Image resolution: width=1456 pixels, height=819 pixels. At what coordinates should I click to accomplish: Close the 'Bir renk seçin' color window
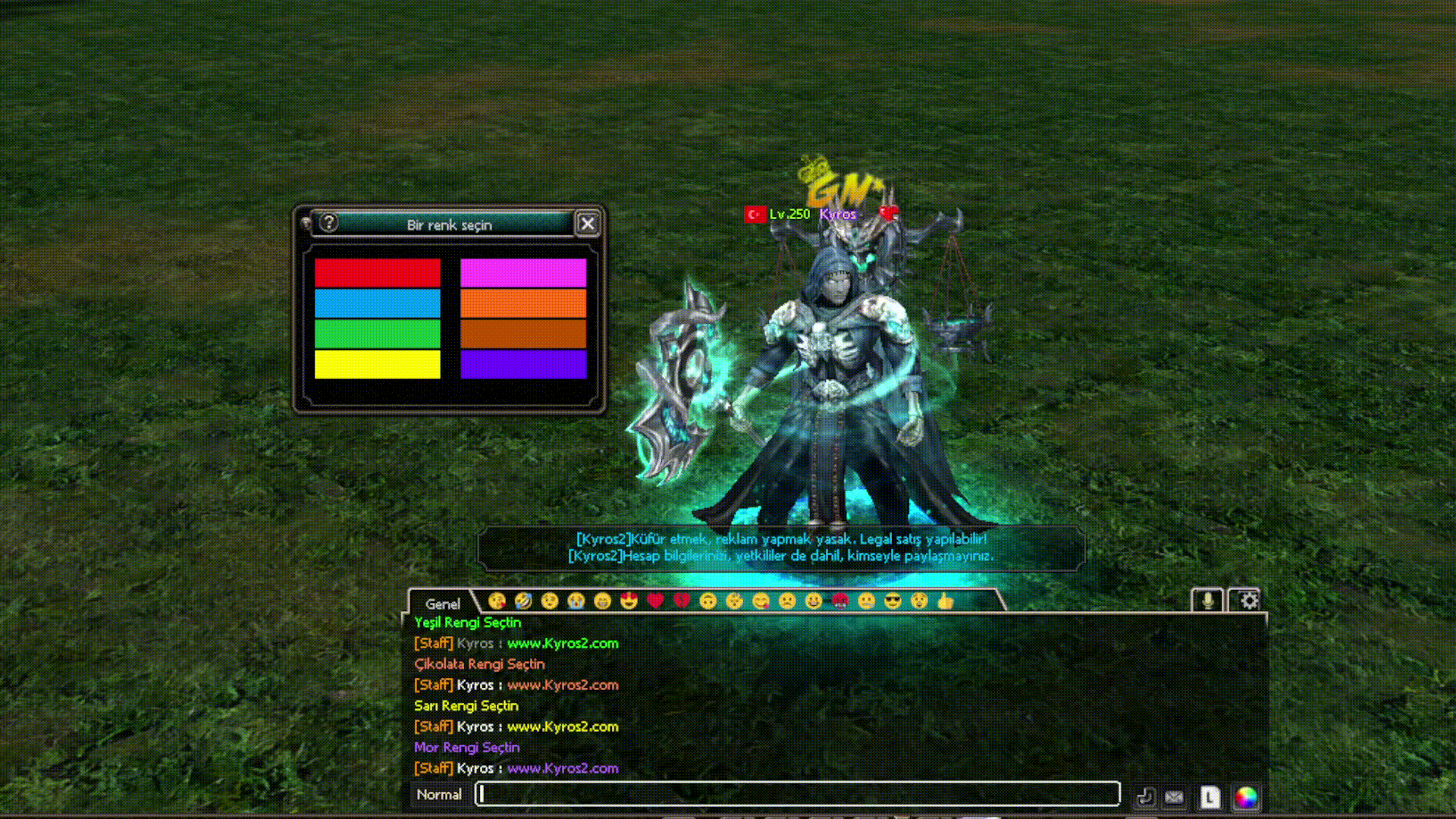[x=588, y=224]
